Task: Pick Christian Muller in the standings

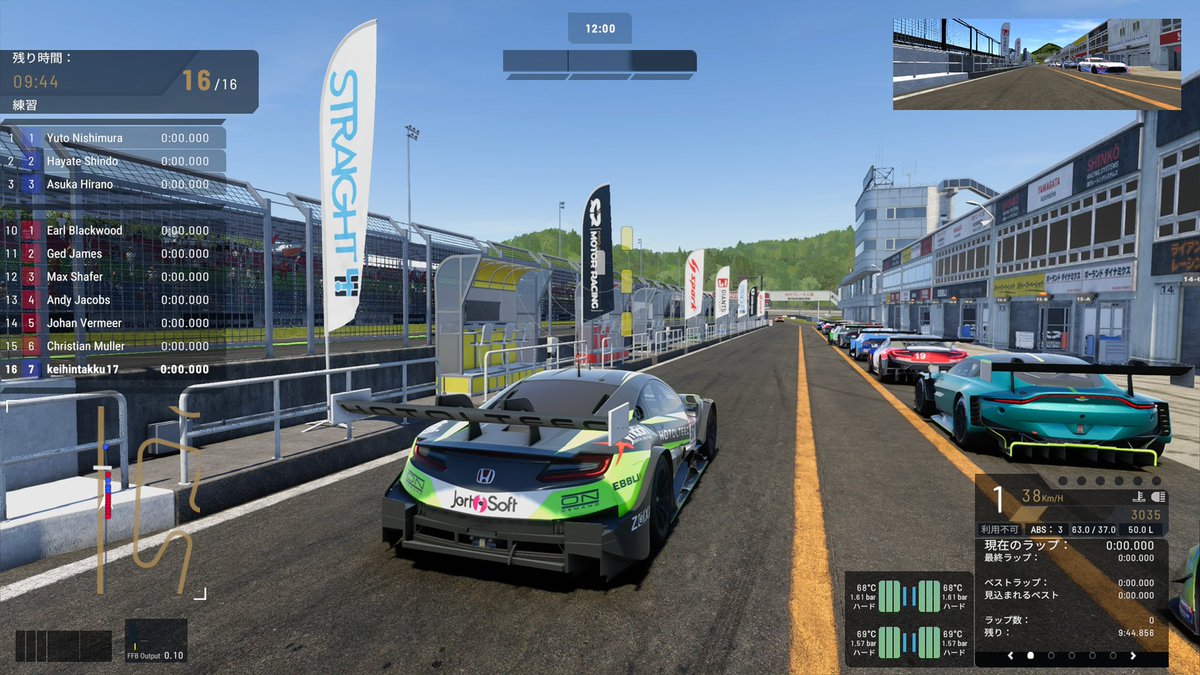Action: 115,346
